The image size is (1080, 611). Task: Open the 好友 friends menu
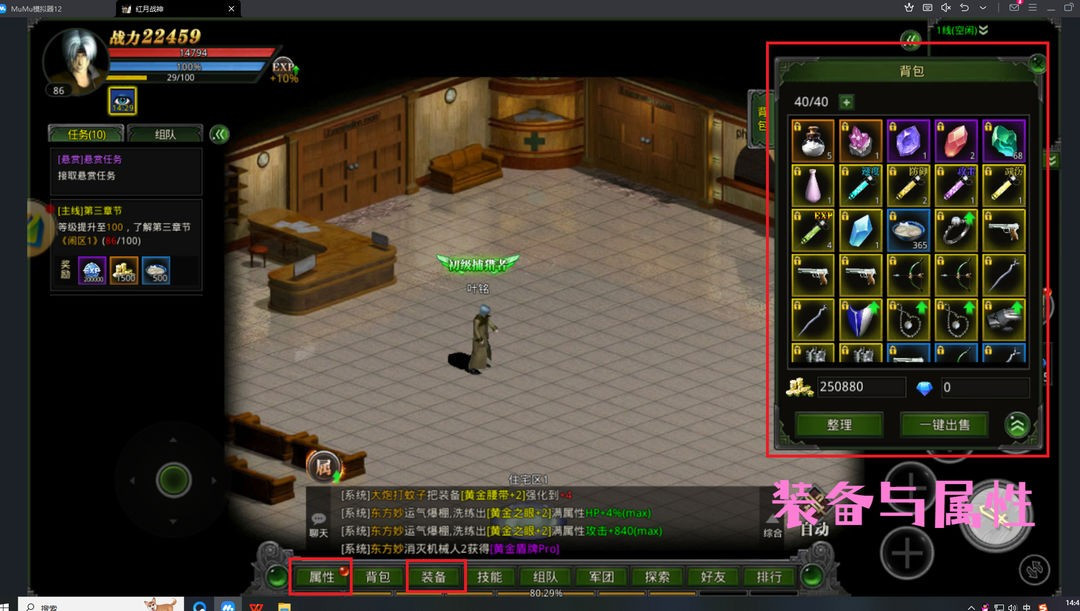pyautogui.click(x=713, y=577)
